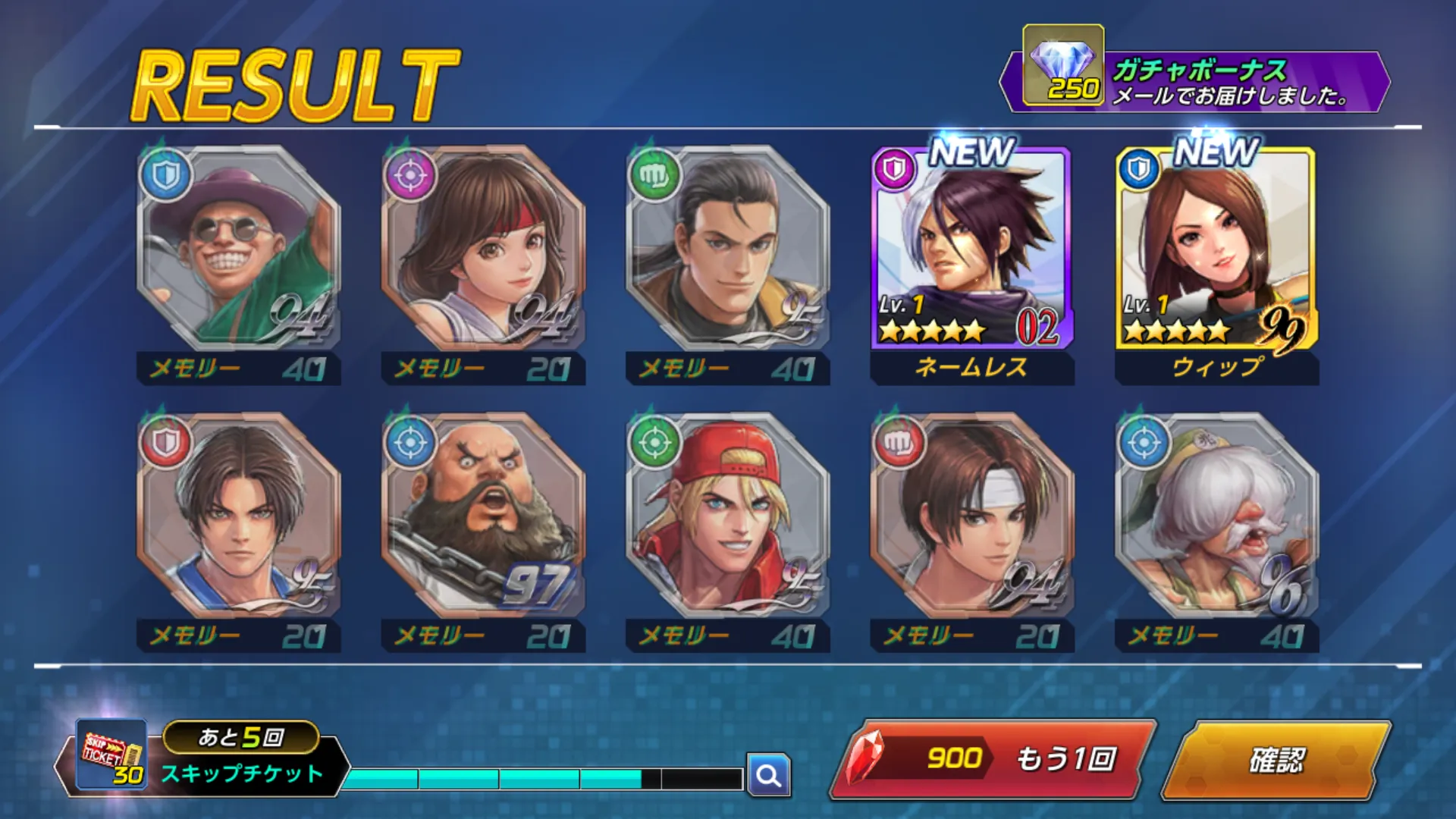Confirm results with the 確認 button
The image size is (1456, 819).
point(1276,760)
